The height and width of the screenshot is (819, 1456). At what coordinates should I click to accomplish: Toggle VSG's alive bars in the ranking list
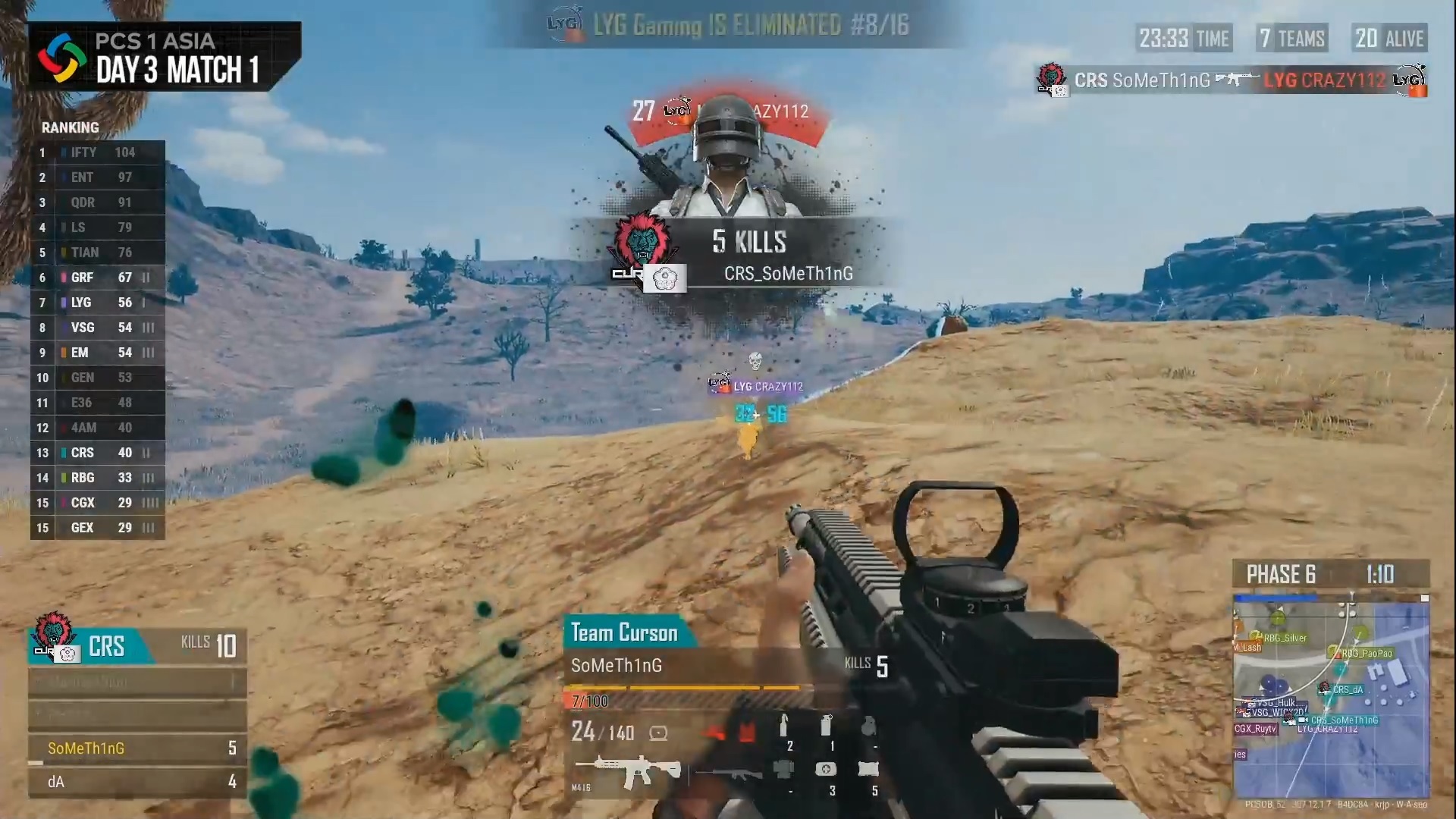click(149, 328)
